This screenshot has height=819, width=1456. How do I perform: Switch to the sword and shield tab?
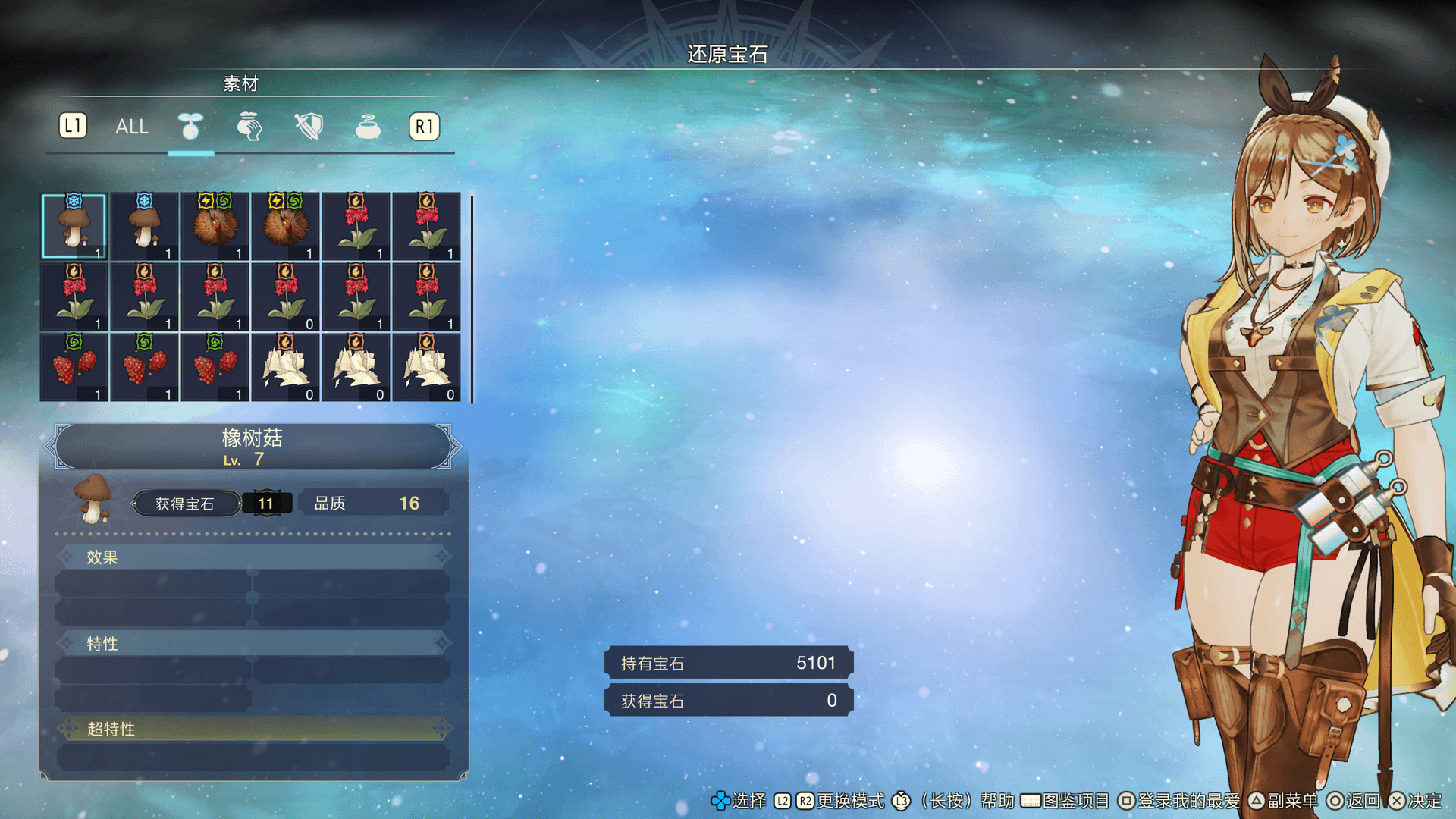[x=309, y=127]
